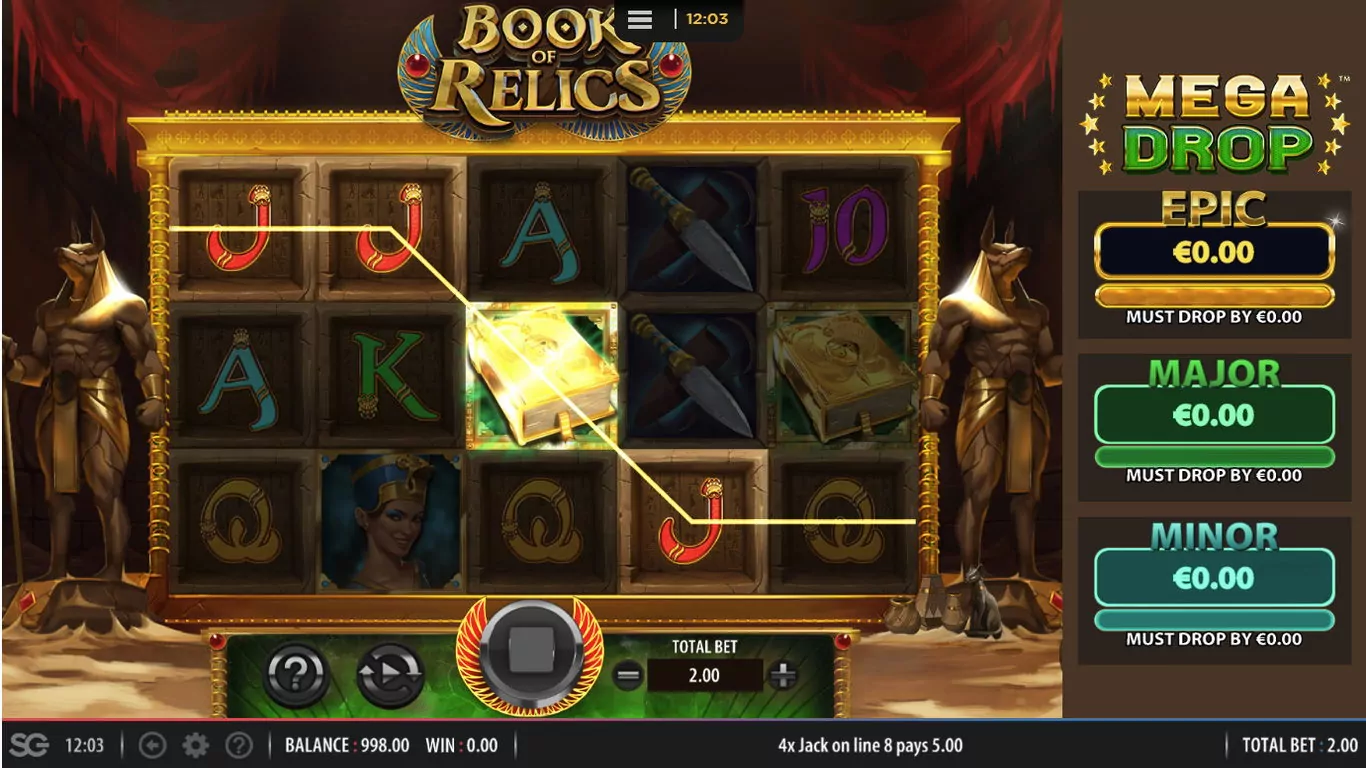This screenshot has height=768, width=1366.
Task: Click the SG logo in the bottom bar
Action: click(x=29, y=745)
